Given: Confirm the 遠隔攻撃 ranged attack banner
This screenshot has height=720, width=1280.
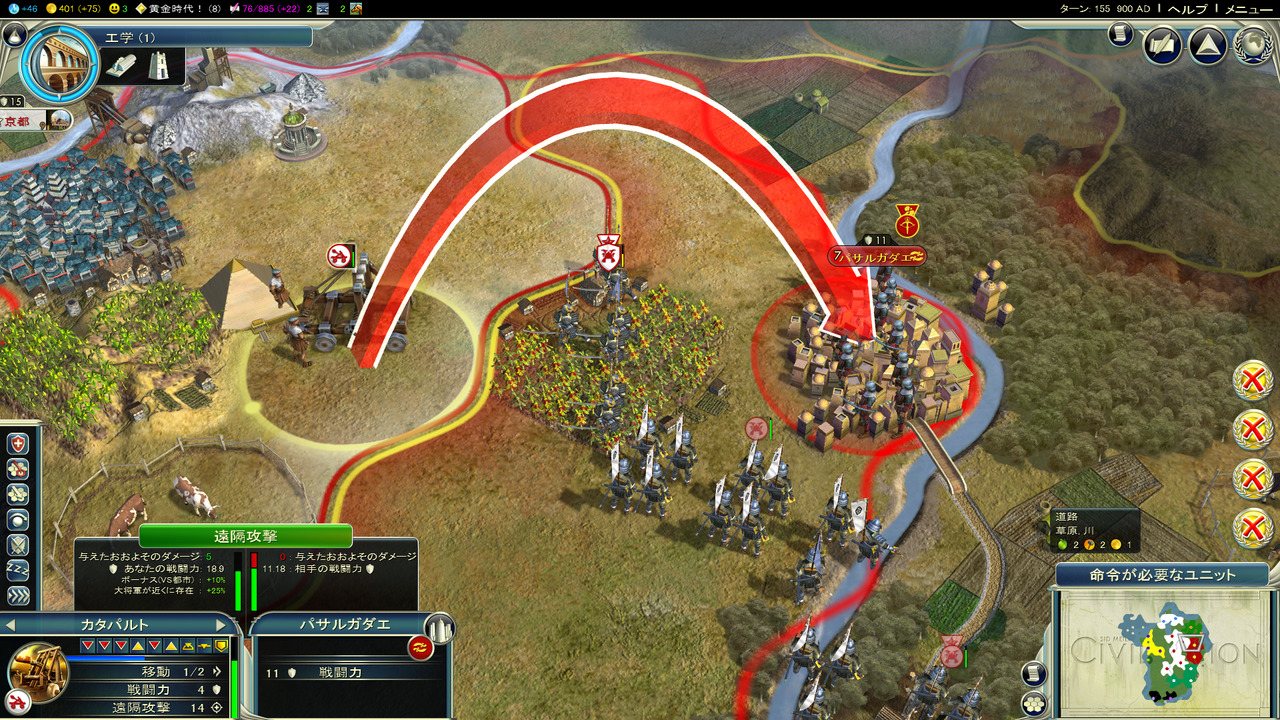Looking at the screenshot, I should pyautogui.click(x=244, y=536).
